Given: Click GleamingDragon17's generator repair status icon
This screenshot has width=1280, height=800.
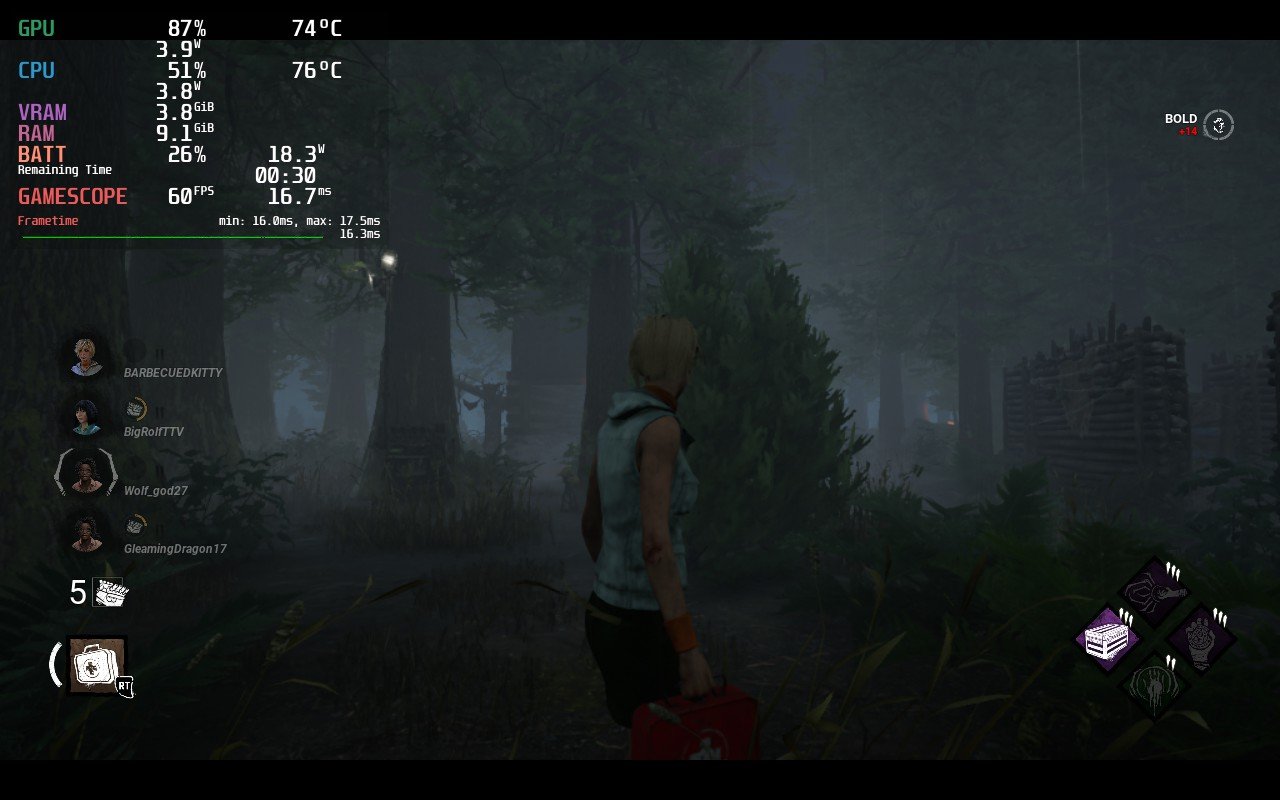Looking at the screenshot, I should pyautogui.click(x=136, y=525).
